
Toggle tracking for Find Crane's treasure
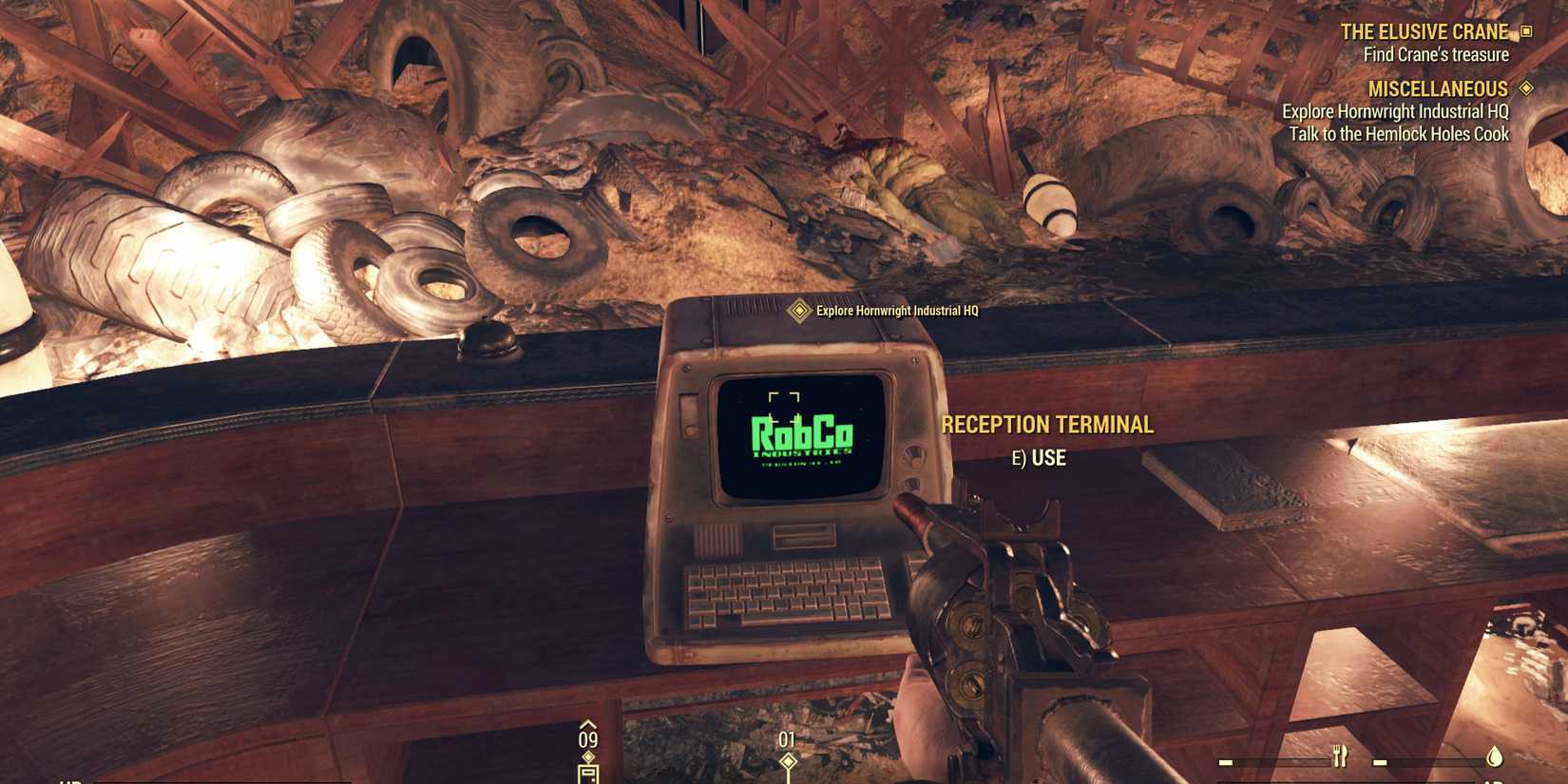tap(1435, 54)
